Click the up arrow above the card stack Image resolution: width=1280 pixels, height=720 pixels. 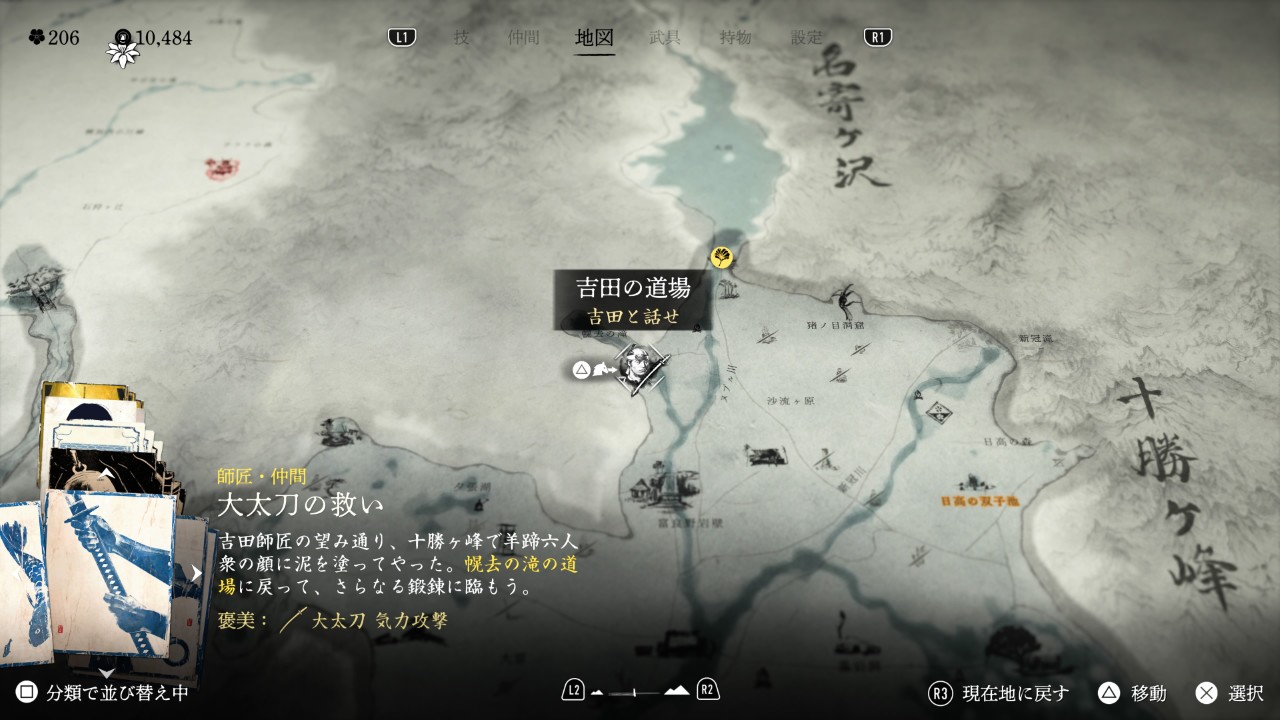point(106,473)
